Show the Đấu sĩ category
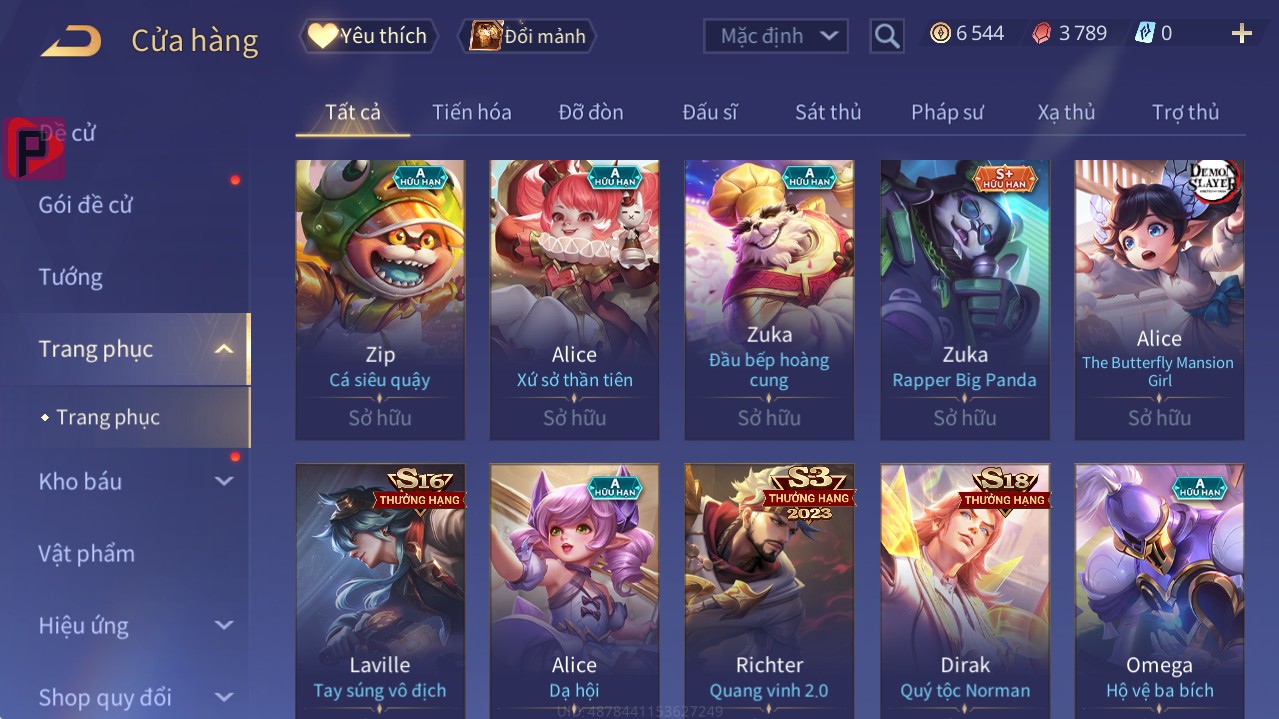The height and width of the screenshot is (719, 1279). [709, 112]
